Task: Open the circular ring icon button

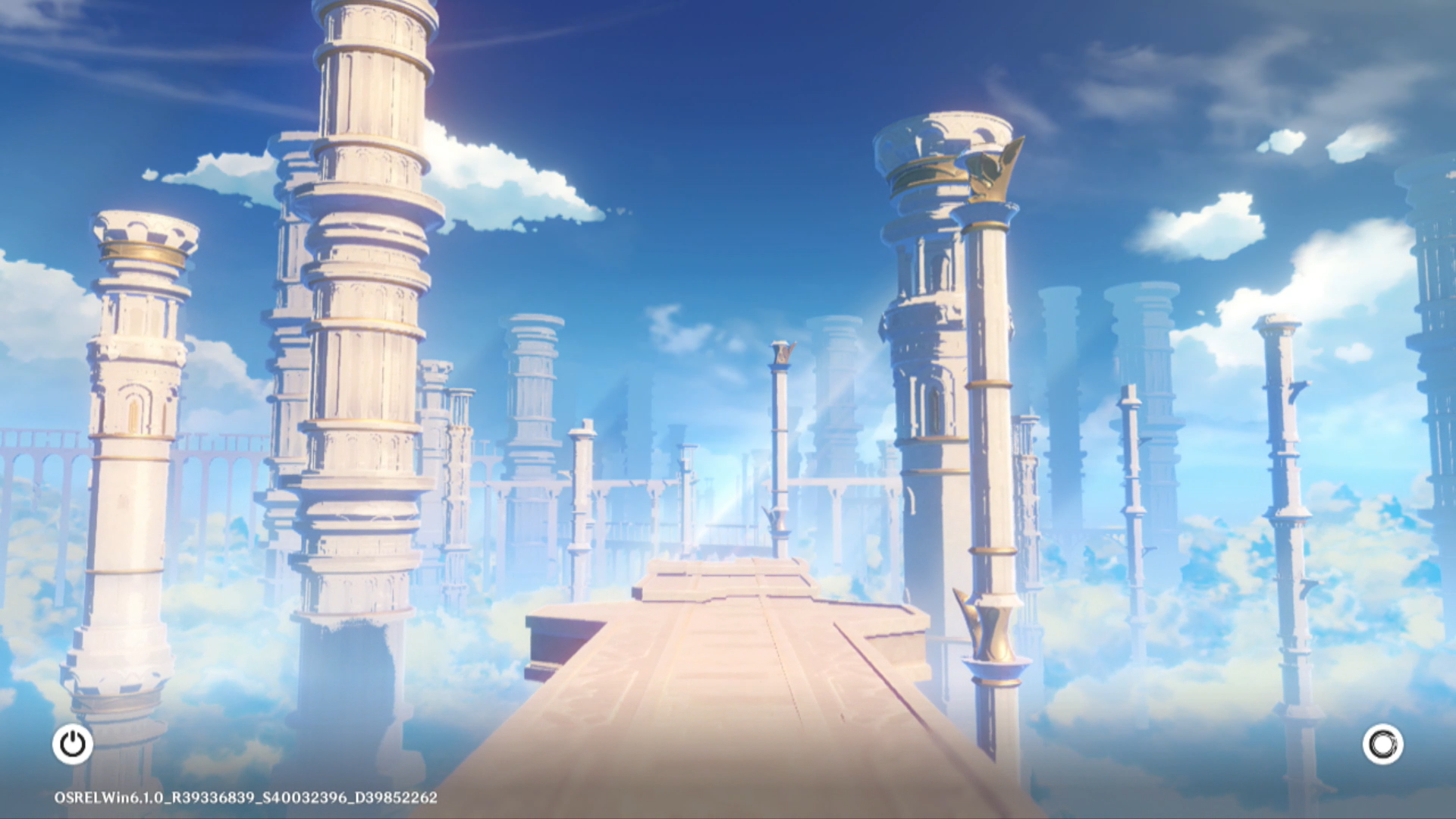Action: tap(1382, 744)
